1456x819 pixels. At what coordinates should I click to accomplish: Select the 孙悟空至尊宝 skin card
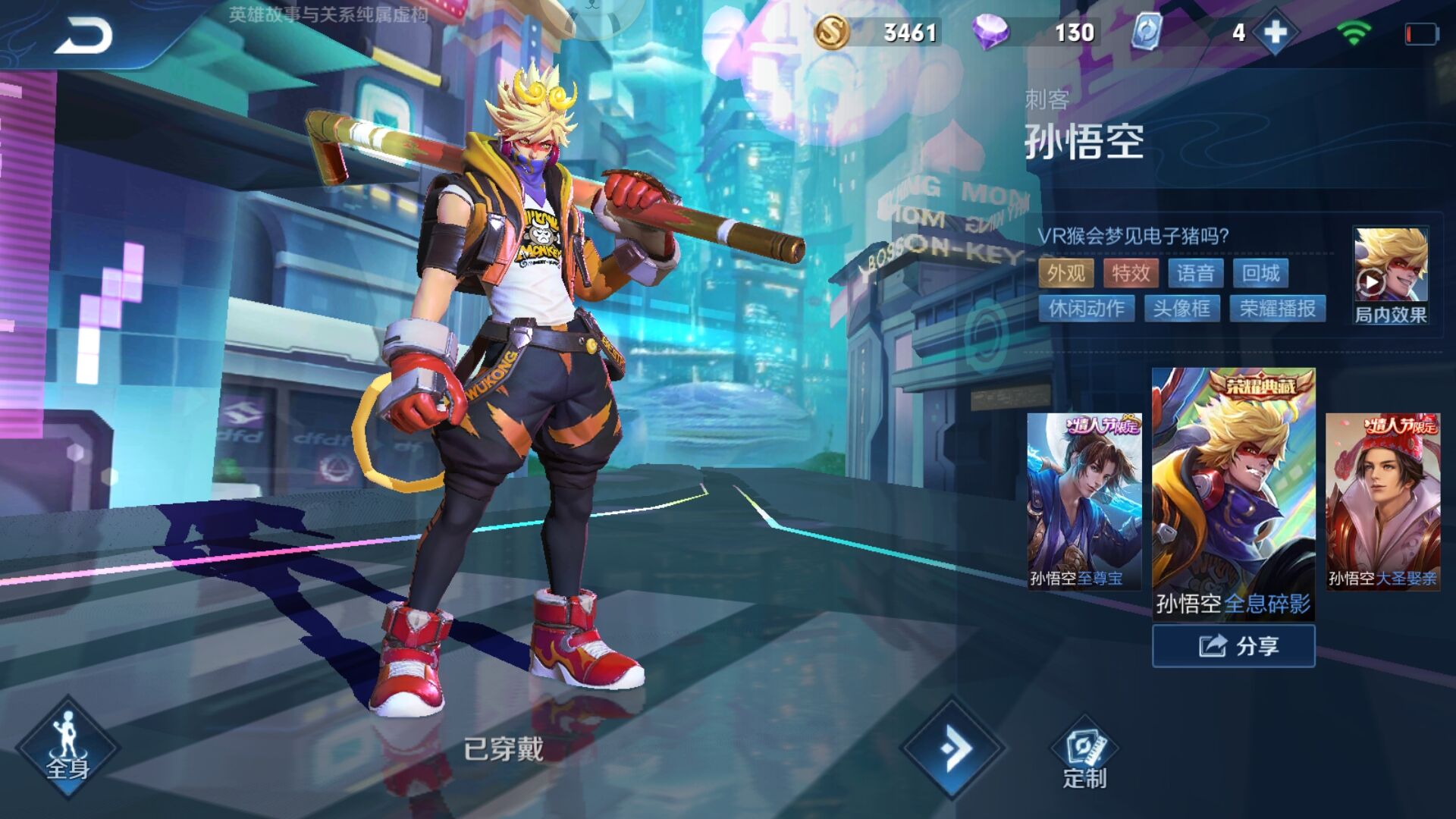(x=1084, y=500)
